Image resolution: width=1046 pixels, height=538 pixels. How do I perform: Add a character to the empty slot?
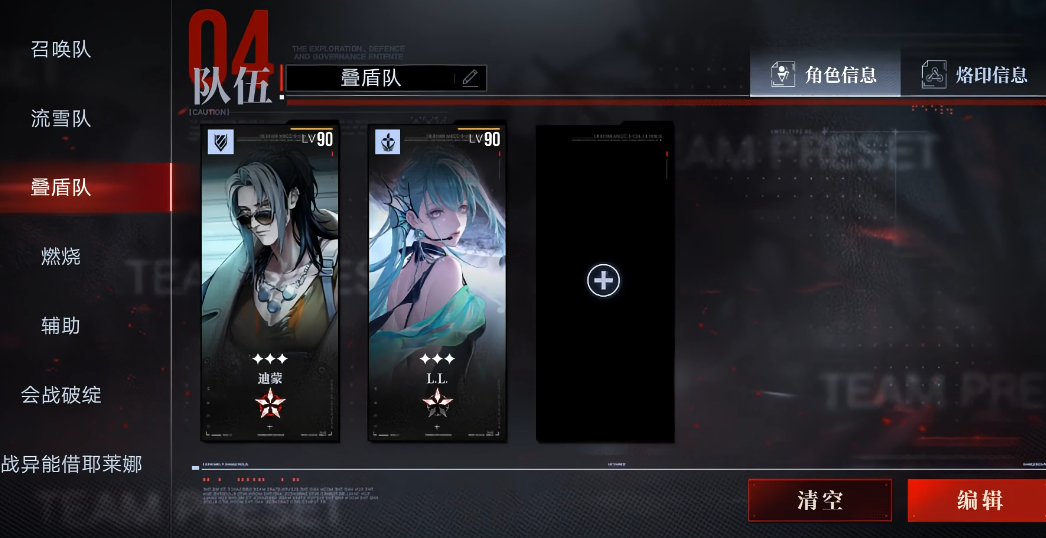(604, 281)
